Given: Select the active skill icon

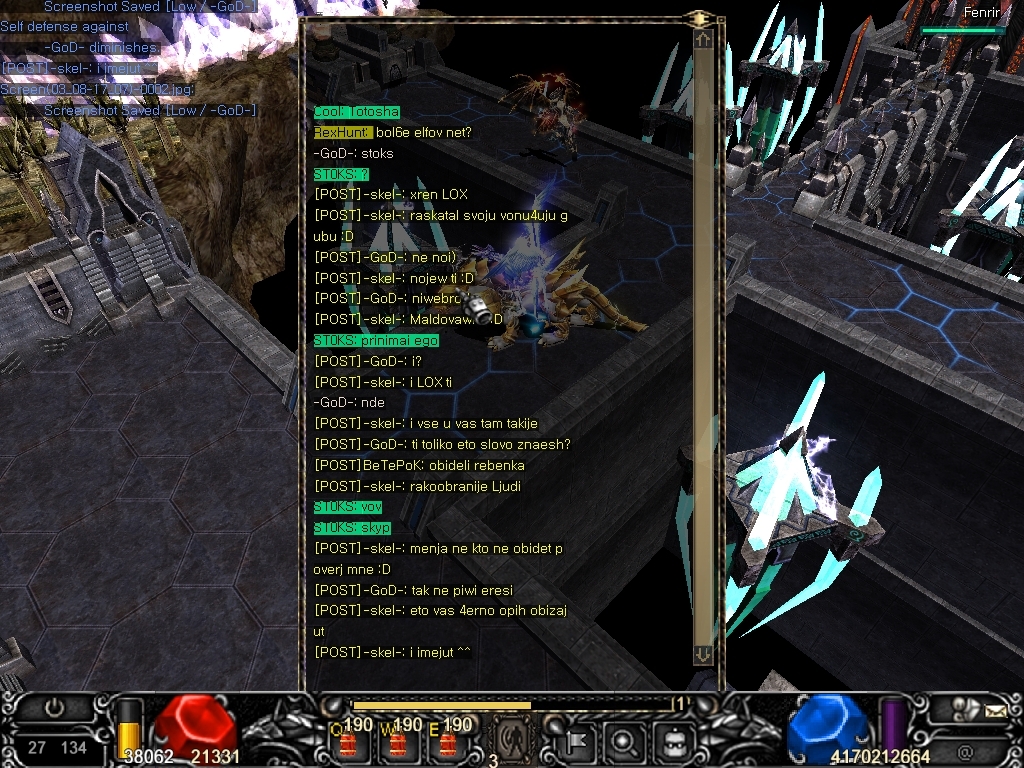Looking at the screenshot, I should coord(513,738).
